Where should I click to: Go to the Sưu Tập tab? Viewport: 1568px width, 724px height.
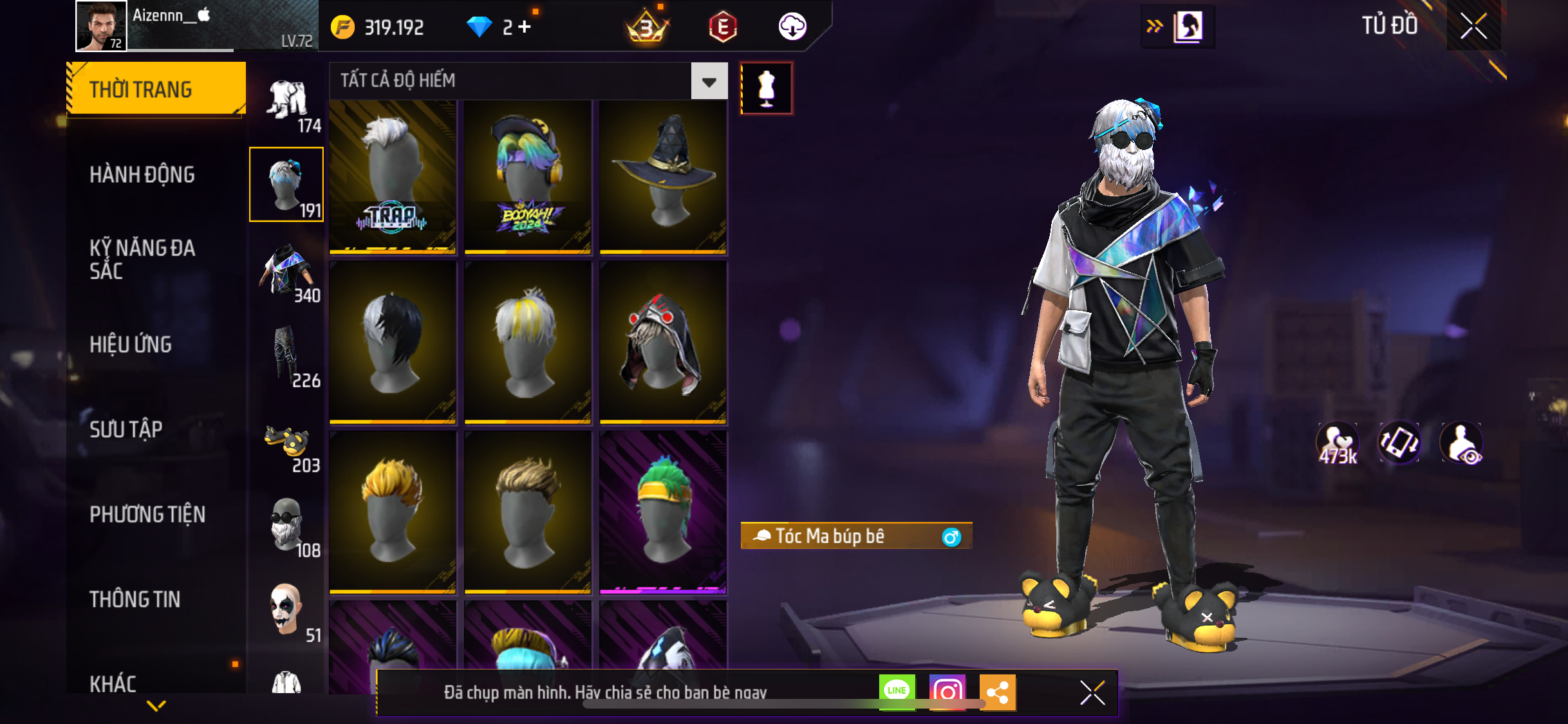pyautogui.click(x=126, y=429)
